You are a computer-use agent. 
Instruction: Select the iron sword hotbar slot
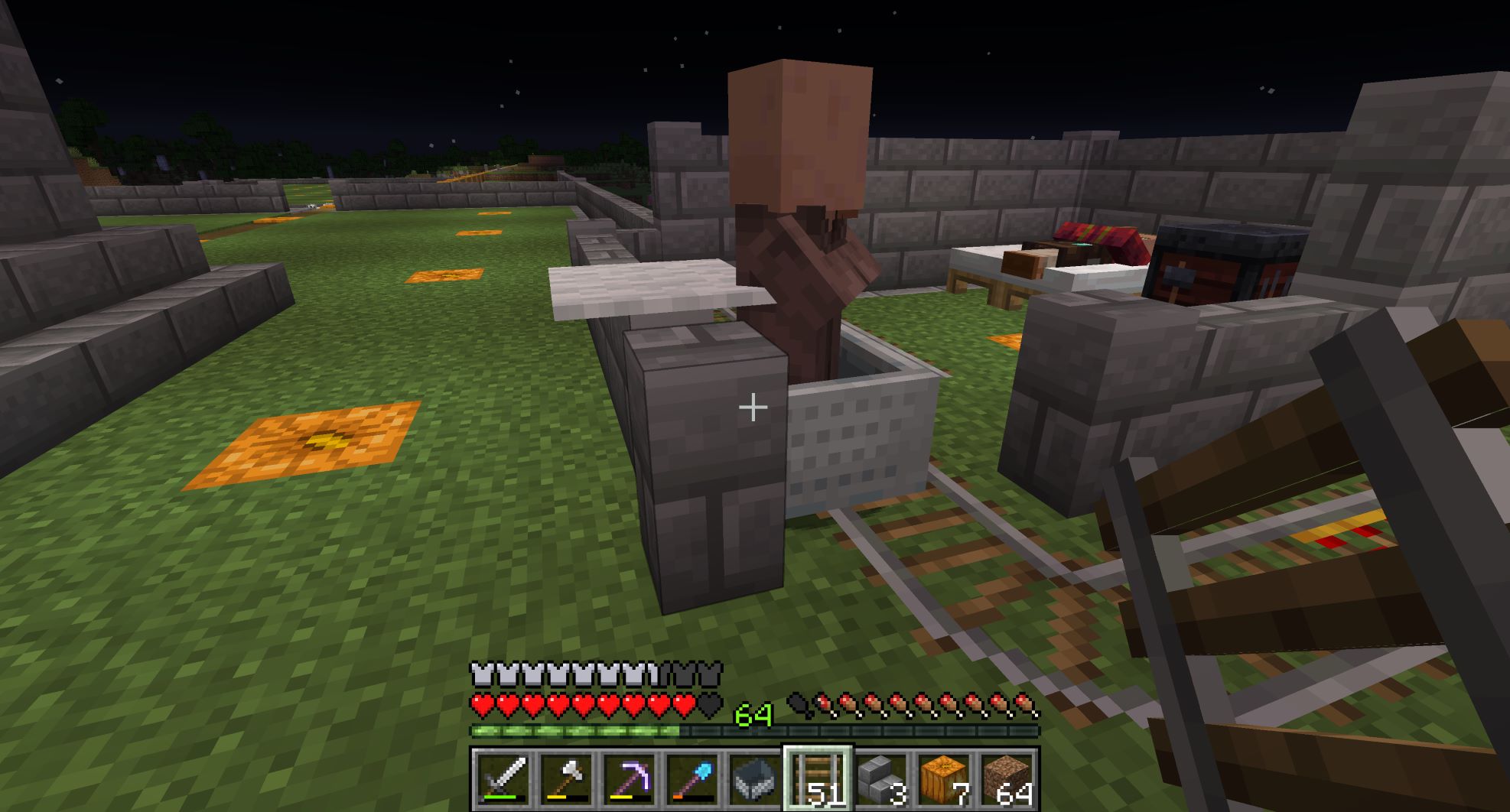pos(503,779)
